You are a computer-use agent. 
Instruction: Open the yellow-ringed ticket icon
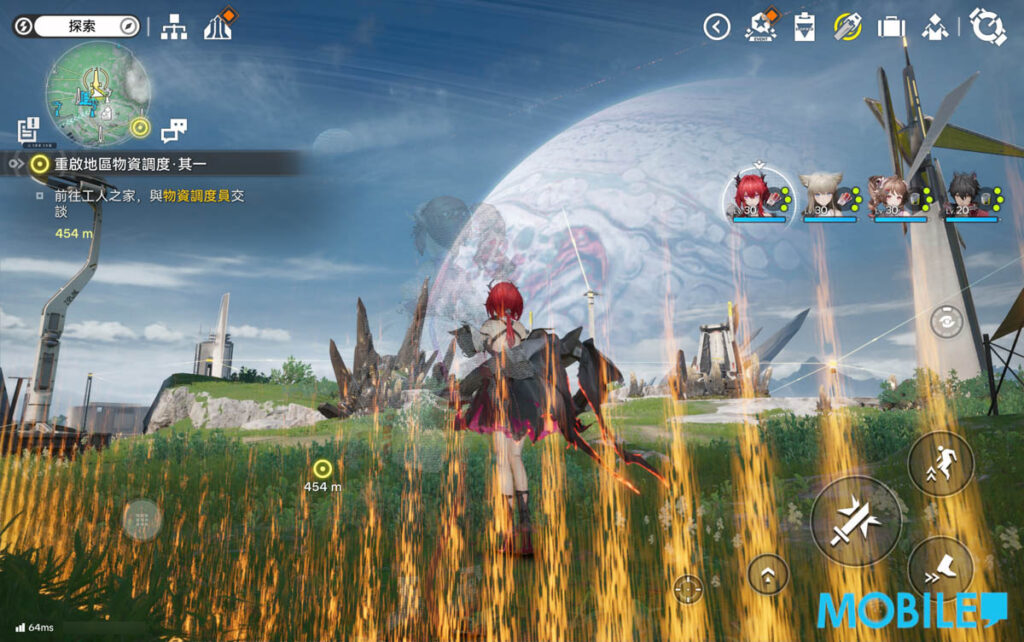(848, 27)
